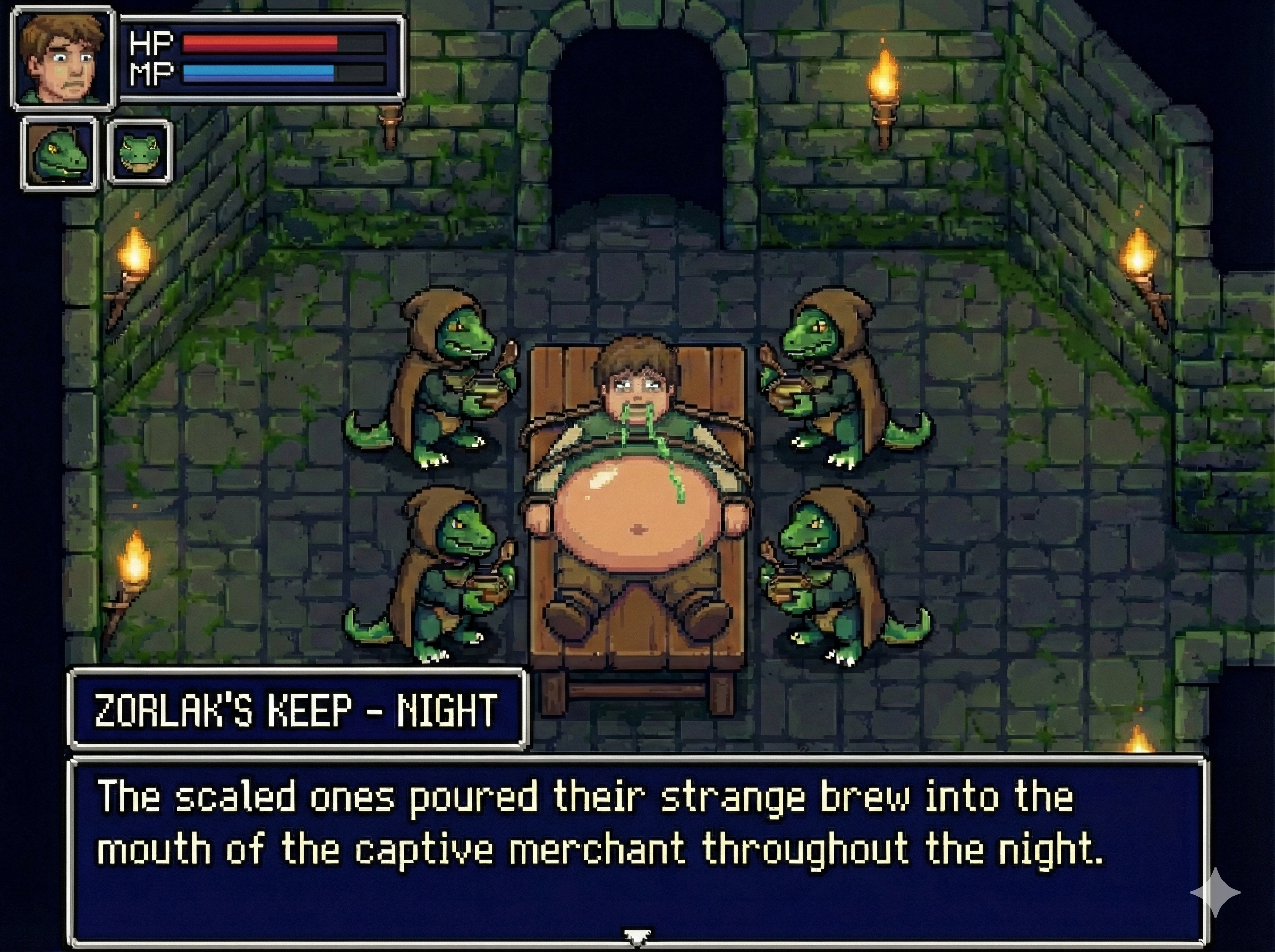Choose the side-profile lizard party portrait
This screenshot has width=1275, height=952.
[59, 154]
